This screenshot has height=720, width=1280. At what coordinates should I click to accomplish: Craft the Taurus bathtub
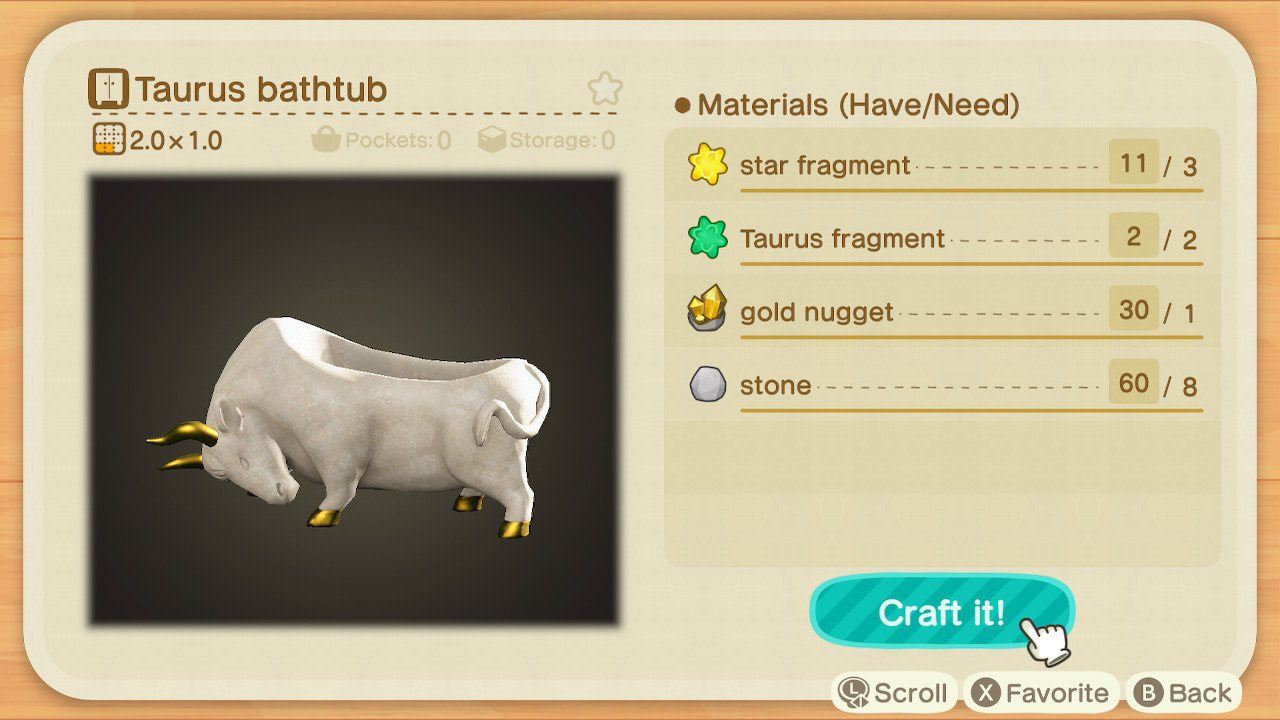(941, 612)
